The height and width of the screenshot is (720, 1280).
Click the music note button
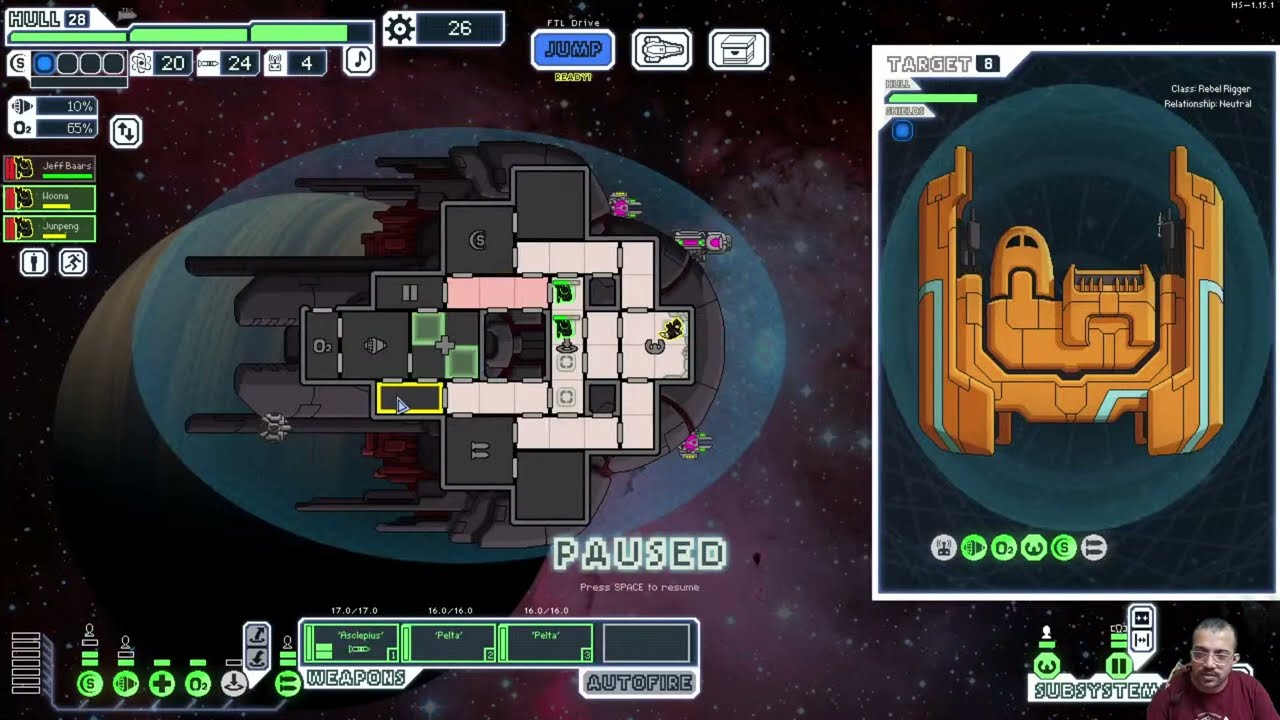click(x=358, y=60)
